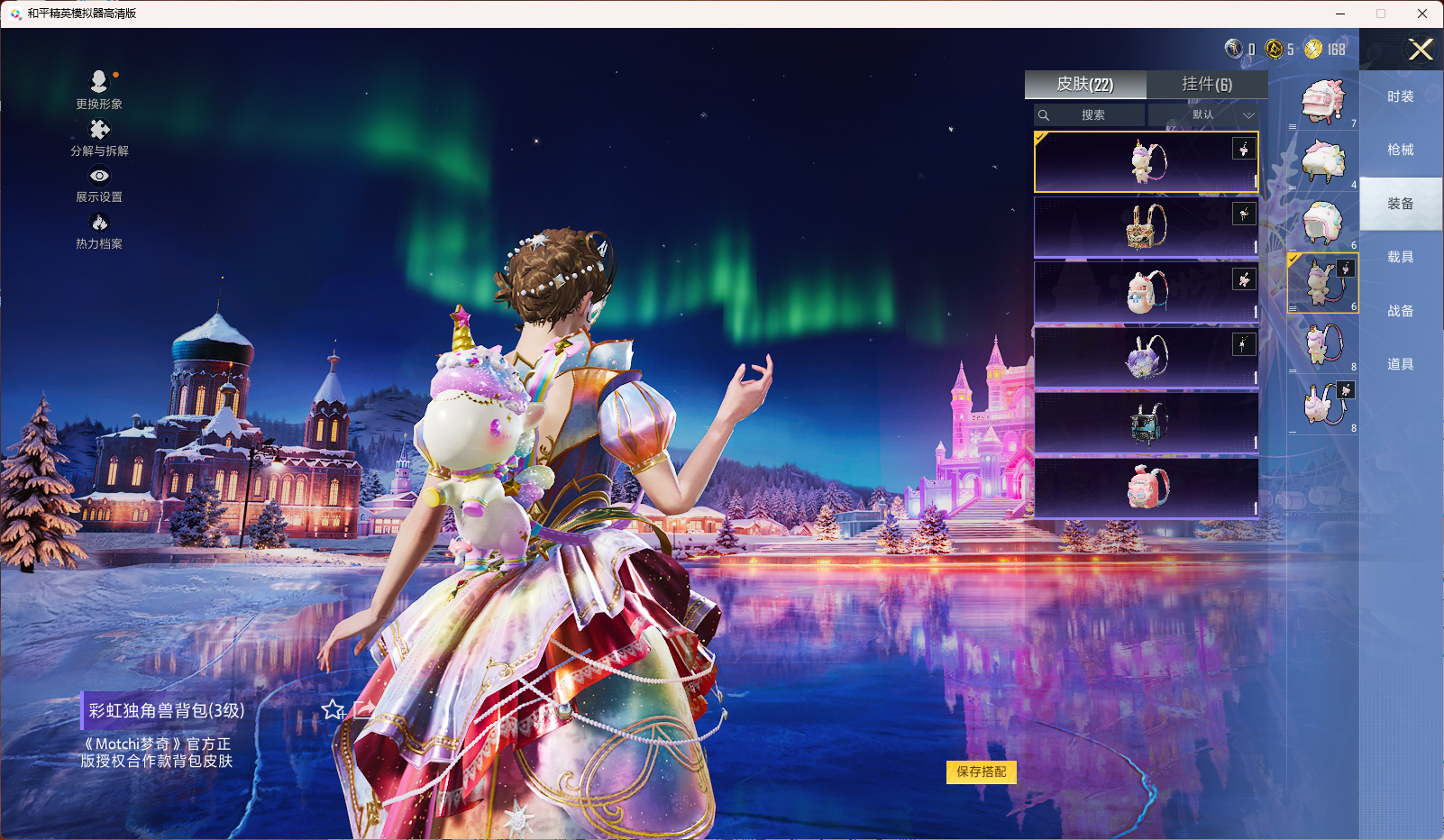1444x840 pixels.
Task: Click the 搜索 search field
Action: click(x=1091, y=115)
